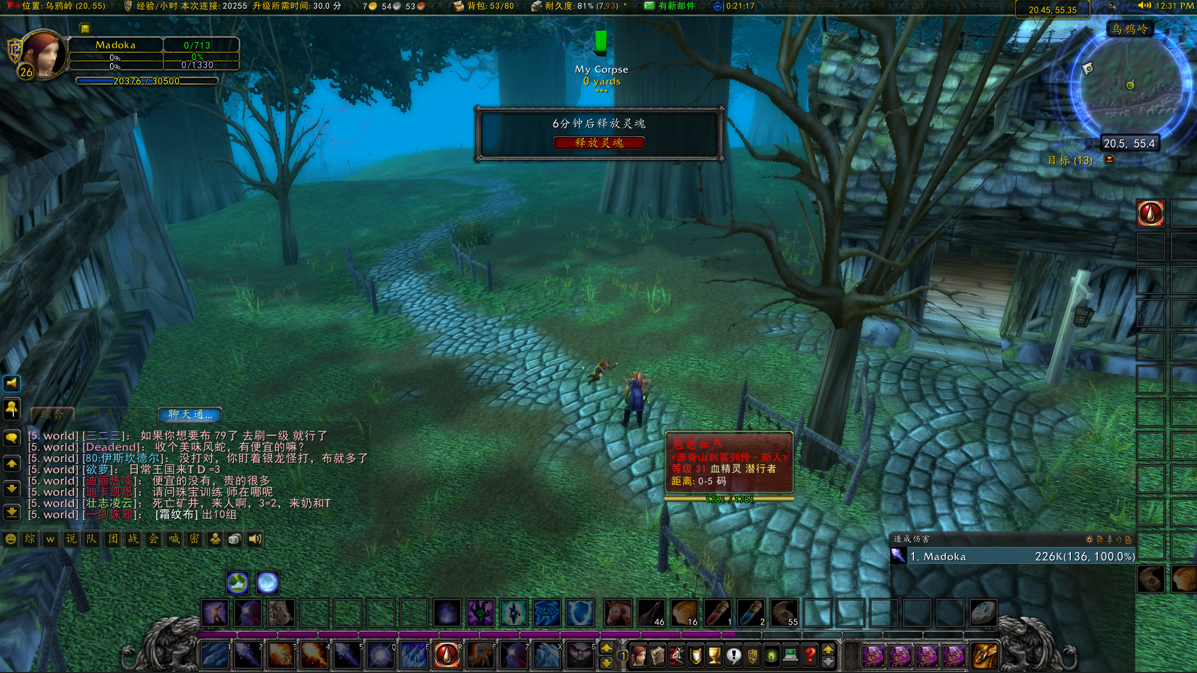Image resolution: width=1197 pixels, height=673 pixels.
Task: Select the 会 guild channel button
Action: 153,539
